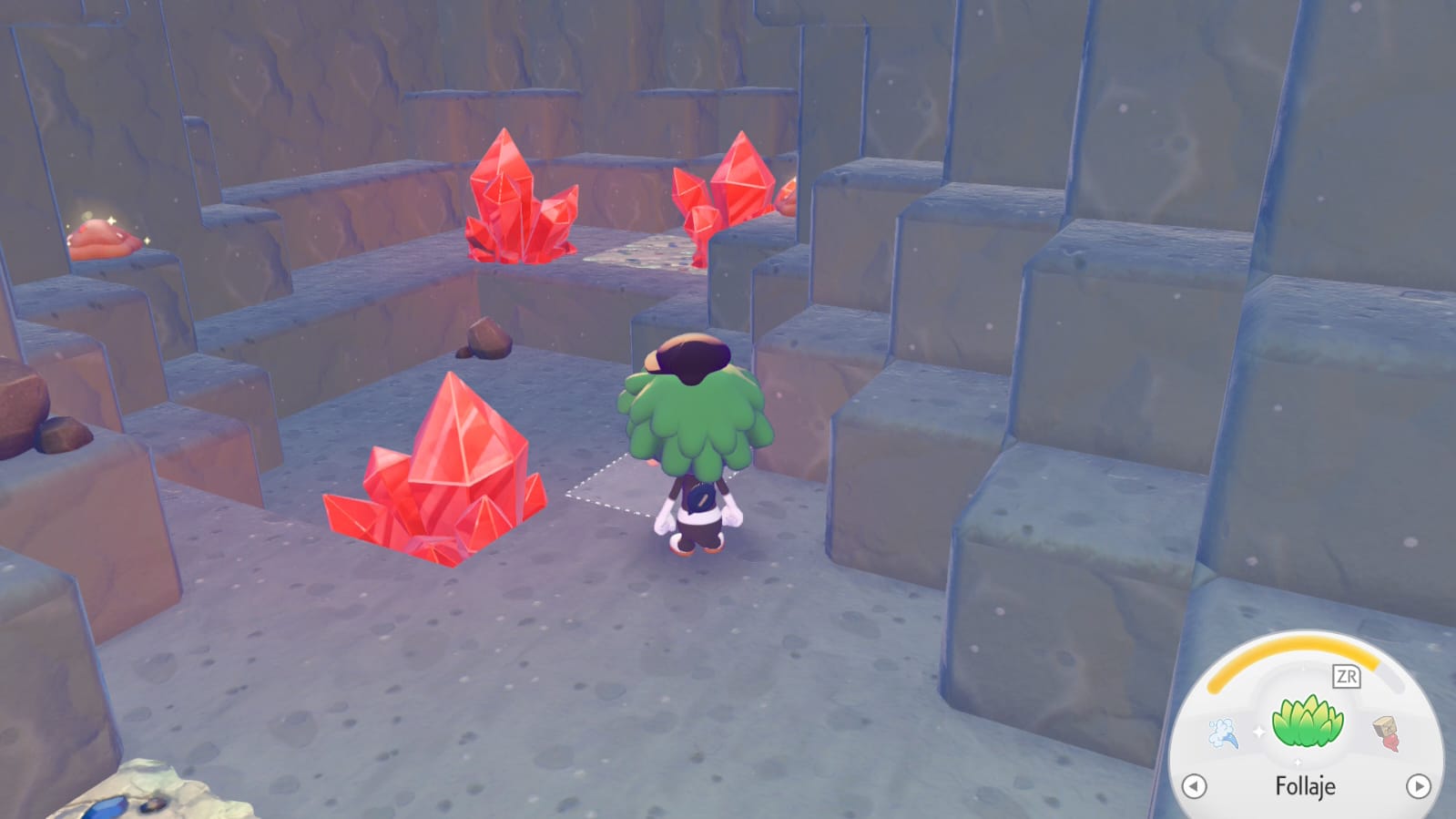Click the right arrow on ability wheel

coord(1418,786)
